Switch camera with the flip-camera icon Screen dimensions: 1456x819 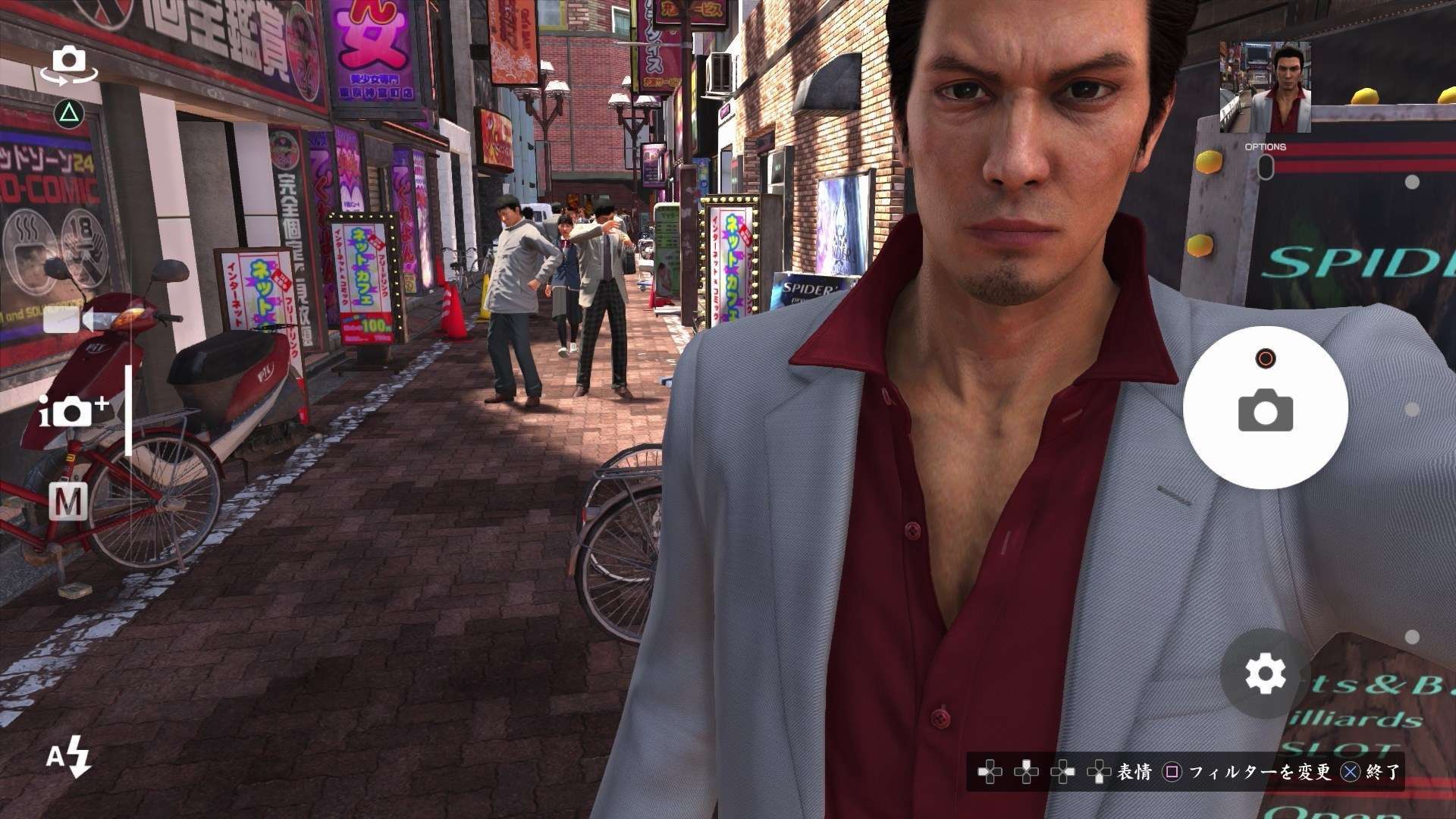pyautogui.click(x=69, y=64)
